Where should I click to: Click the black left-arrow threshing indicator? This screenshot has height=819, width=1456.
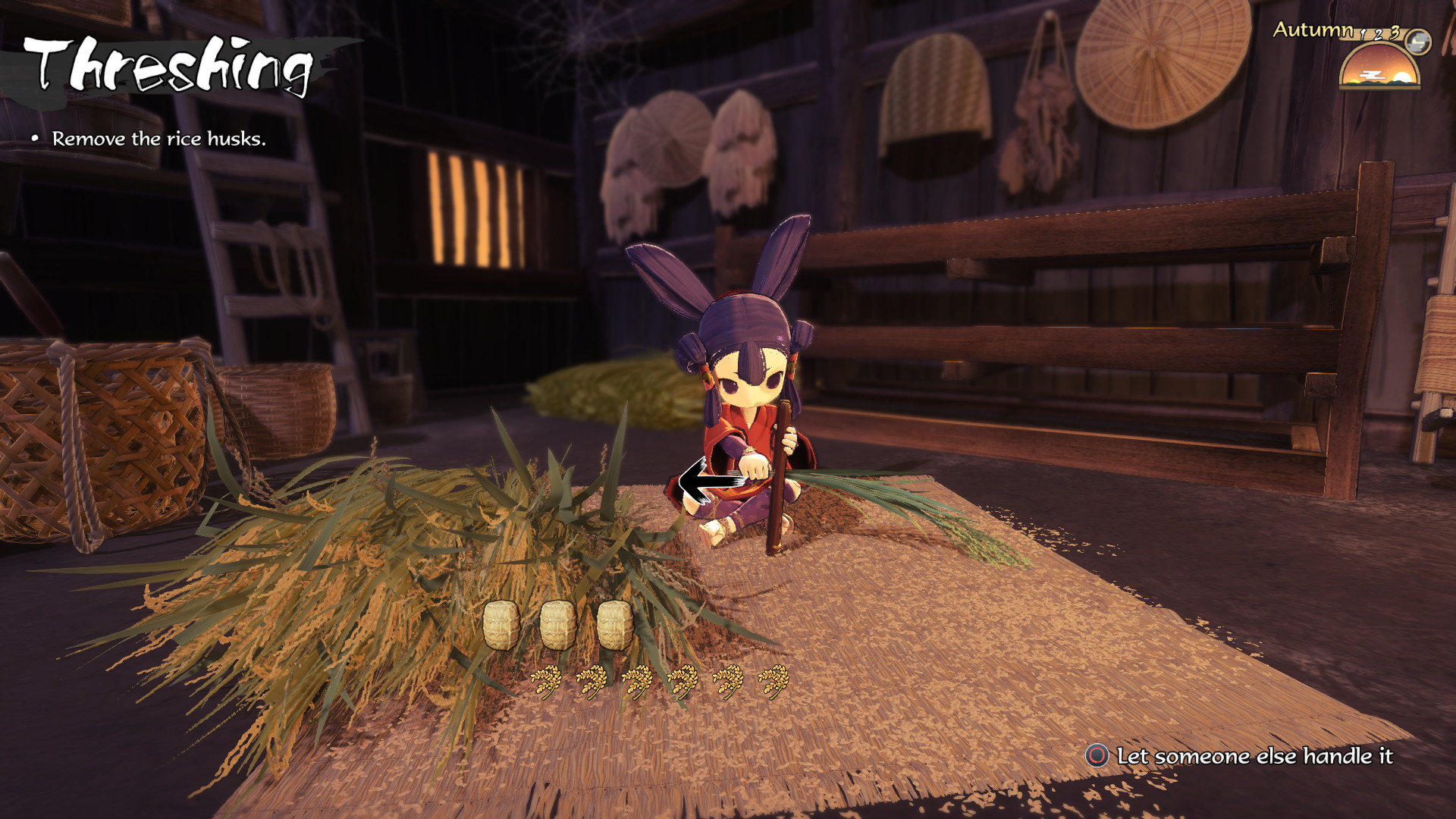[704, 482]
